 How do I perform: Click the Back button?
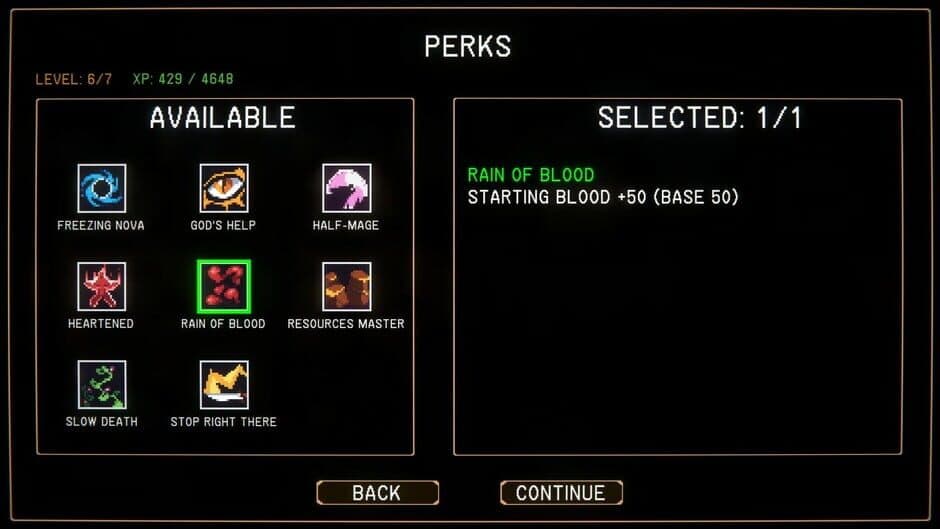tap(377, 493)
